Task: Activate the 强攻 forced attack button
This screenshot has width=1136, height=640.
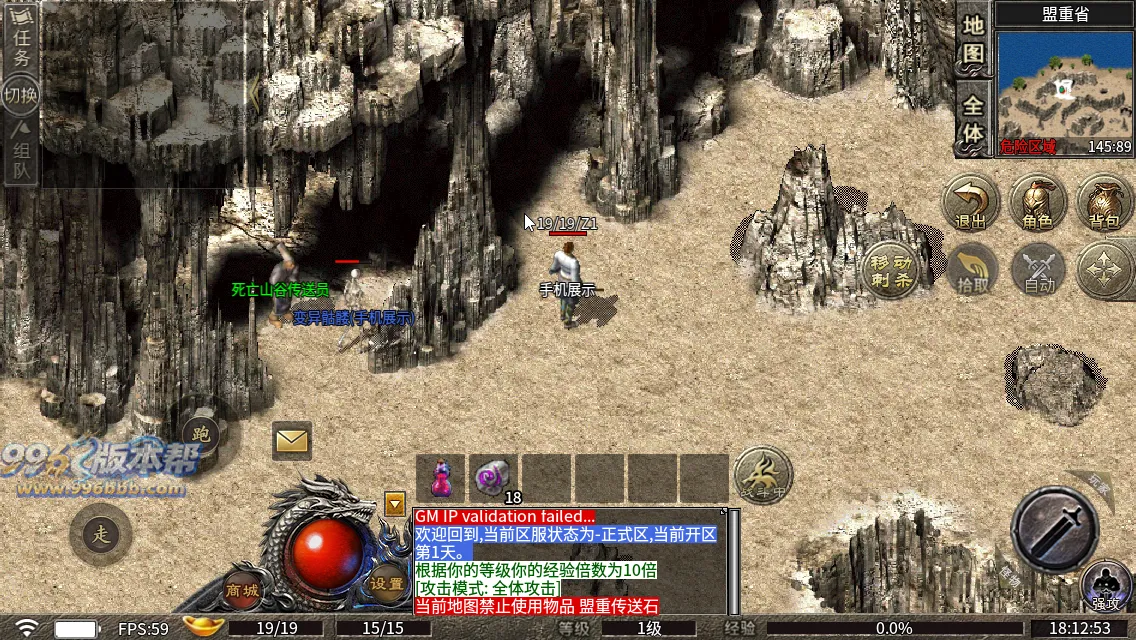Action: click(x=1105, y=586)
